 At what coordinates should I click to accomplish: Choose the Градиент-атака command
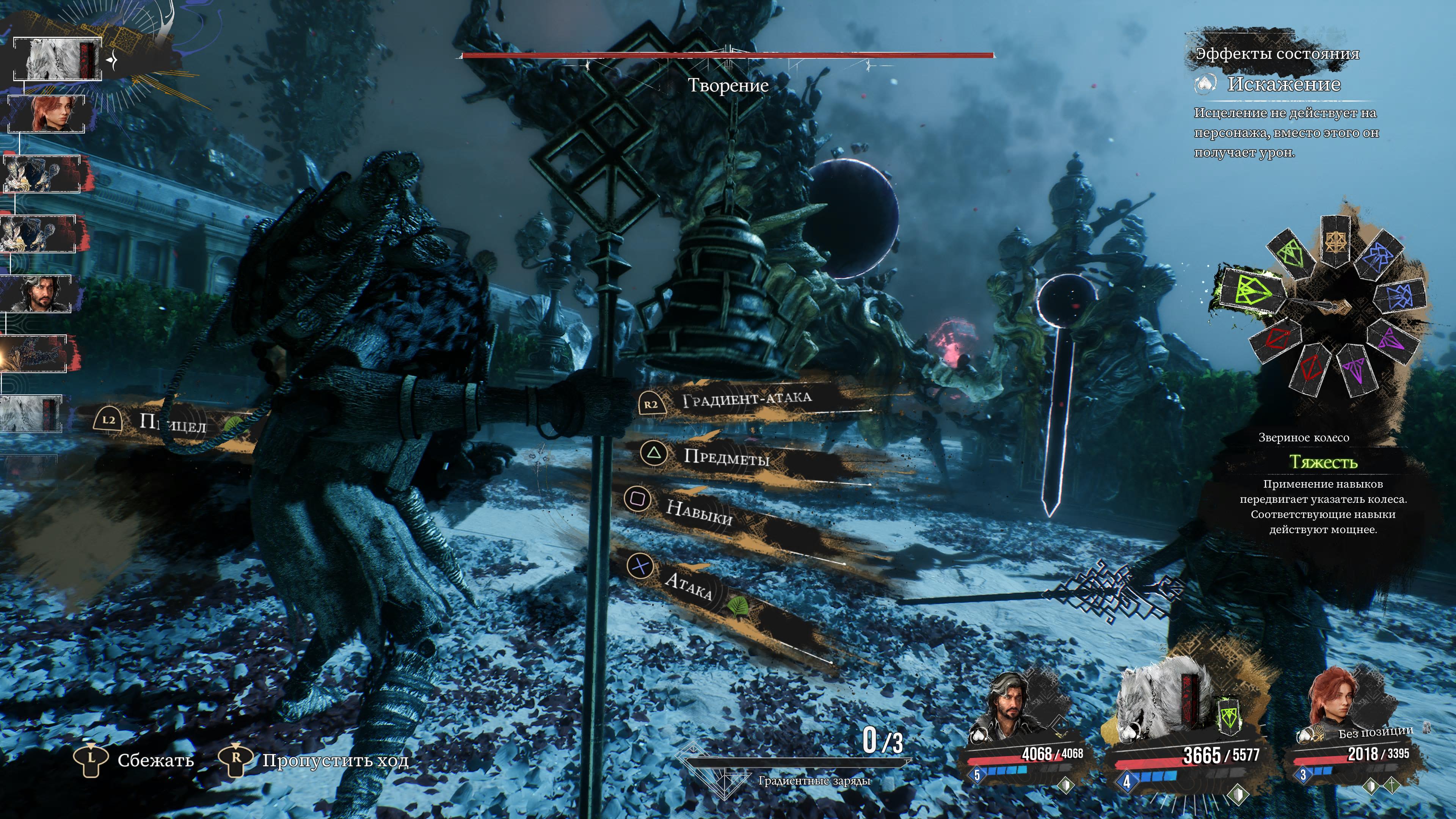pos(746,400)
